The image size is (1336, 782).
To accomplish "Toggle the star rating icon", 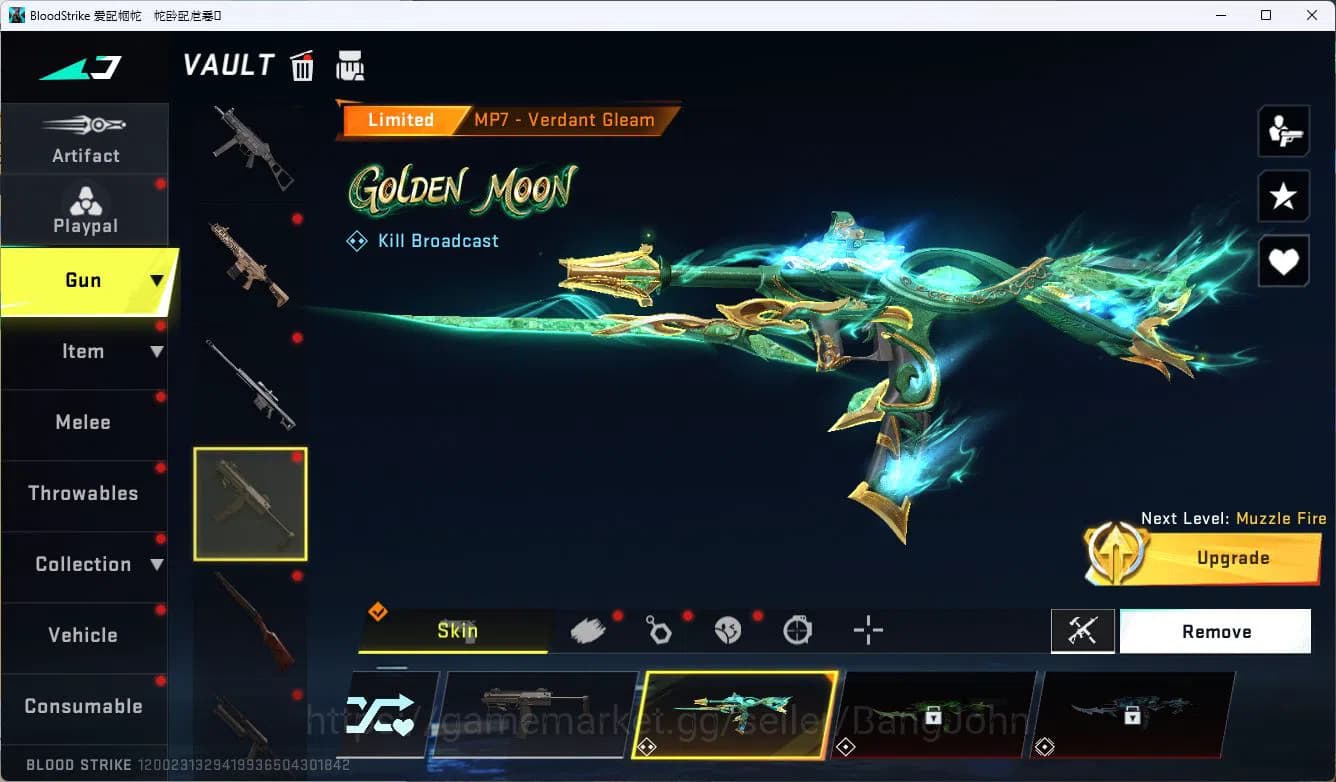I will (1283, 196).
